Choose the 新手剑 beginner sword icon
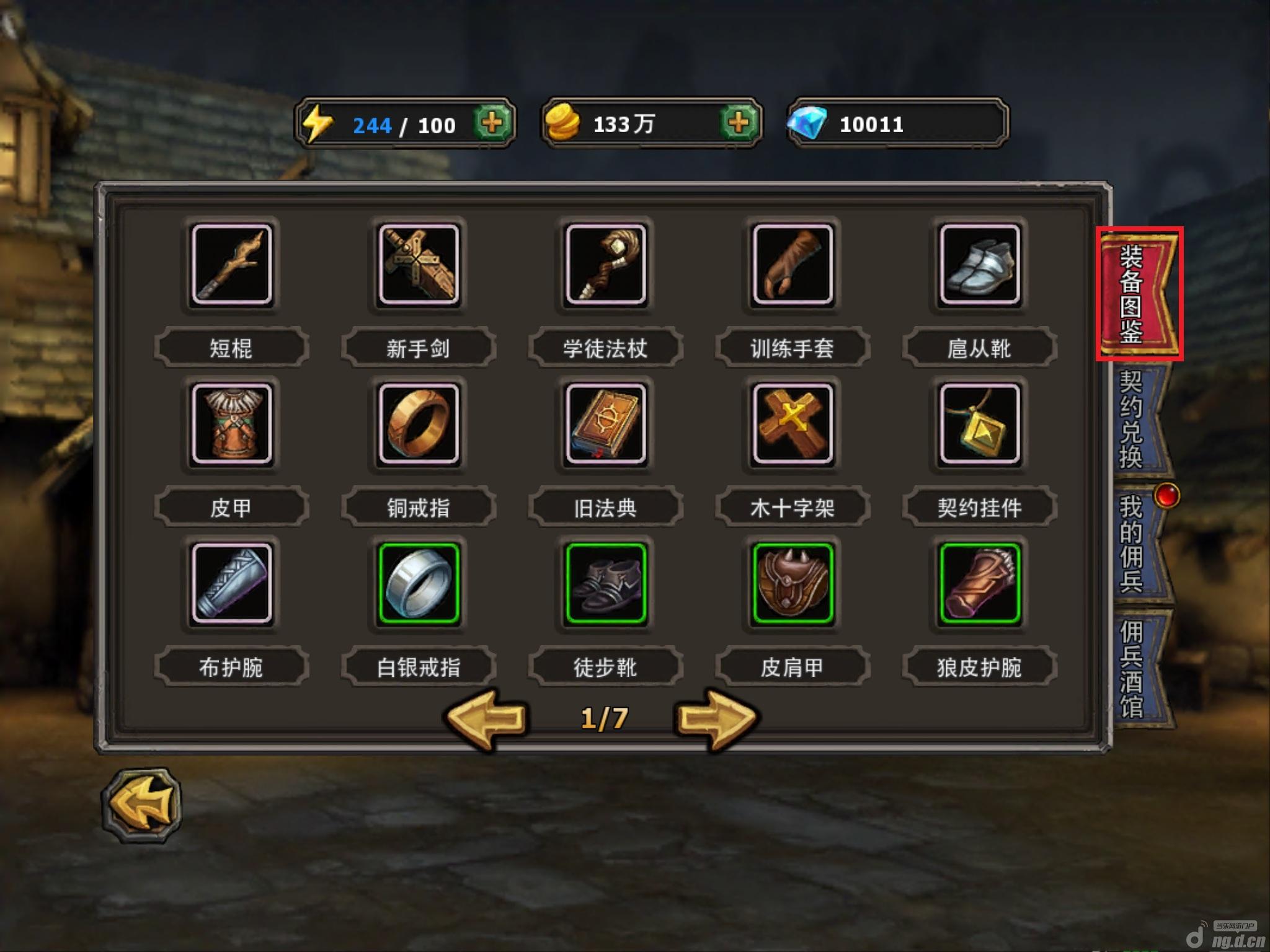Screen dimensions: 1270x952 [419, 265]
